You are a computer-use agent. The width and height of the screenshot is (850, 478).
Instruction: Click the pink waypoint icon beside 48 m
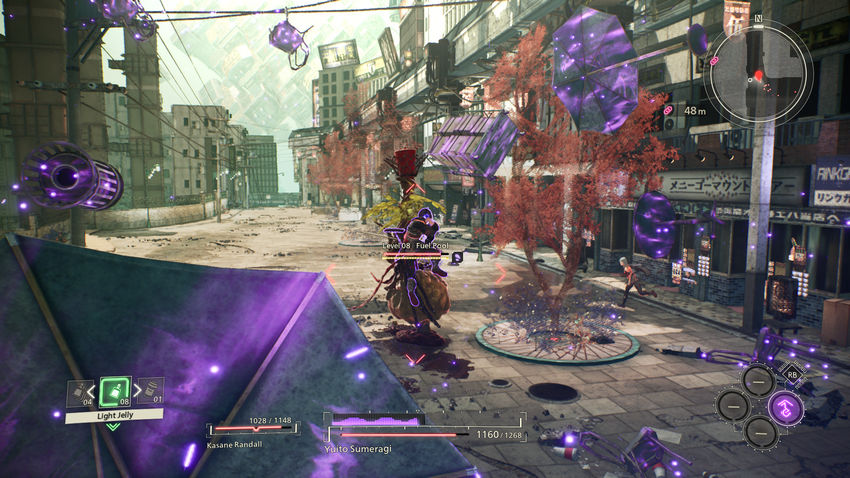tap(669, 109)
